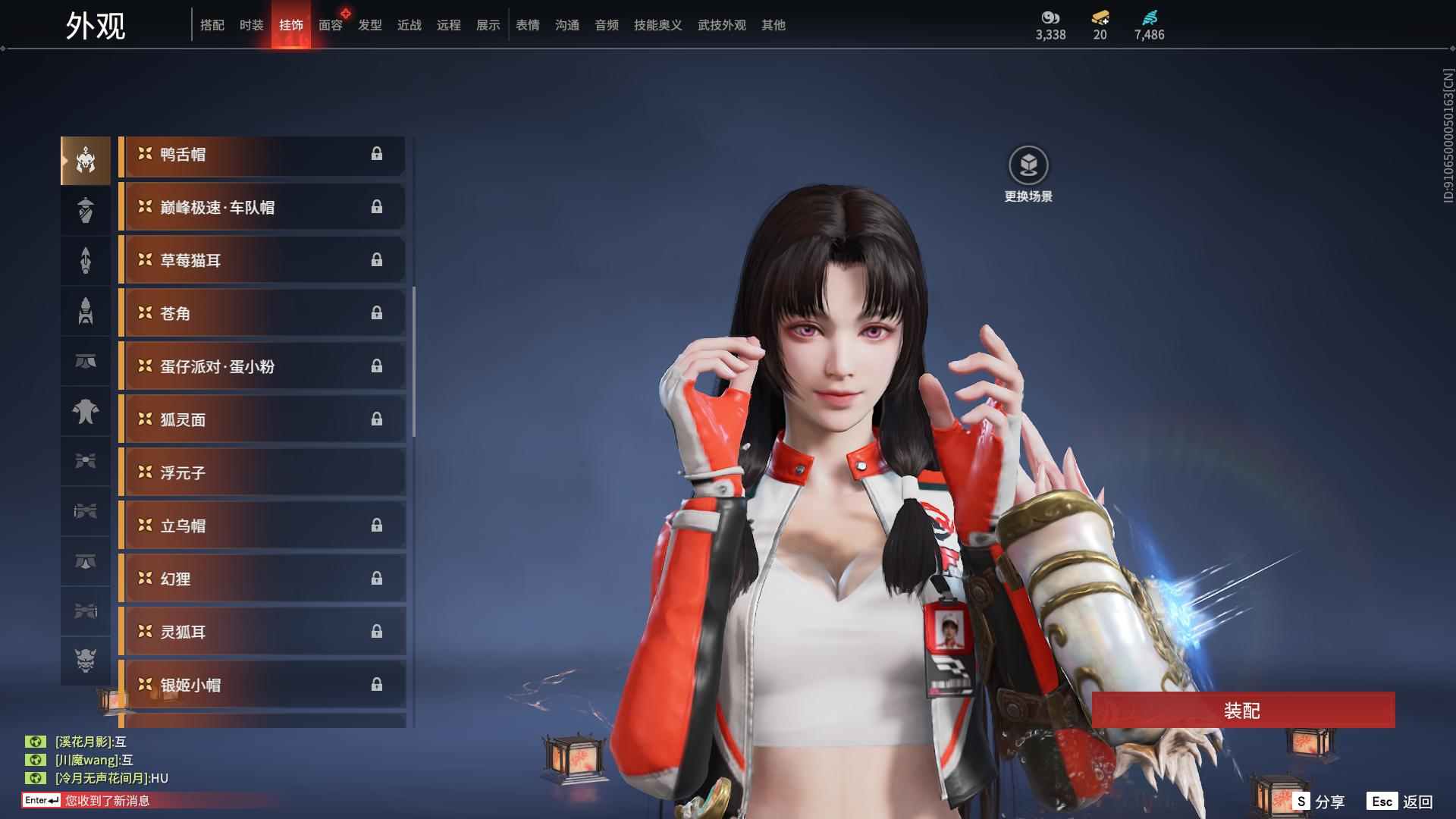Viewport: 1456px width, 819px height.
Task: Select the chest ornament category icon
Action: [86, 412]
